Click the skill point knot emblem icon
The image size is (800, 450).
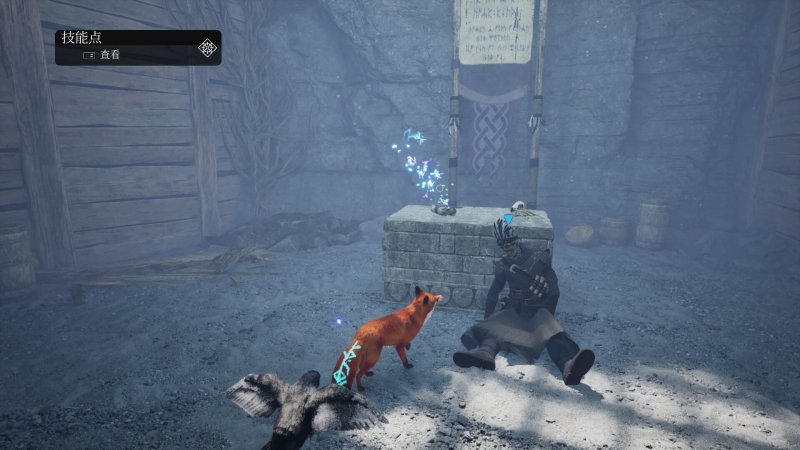[x=207, y=47]
